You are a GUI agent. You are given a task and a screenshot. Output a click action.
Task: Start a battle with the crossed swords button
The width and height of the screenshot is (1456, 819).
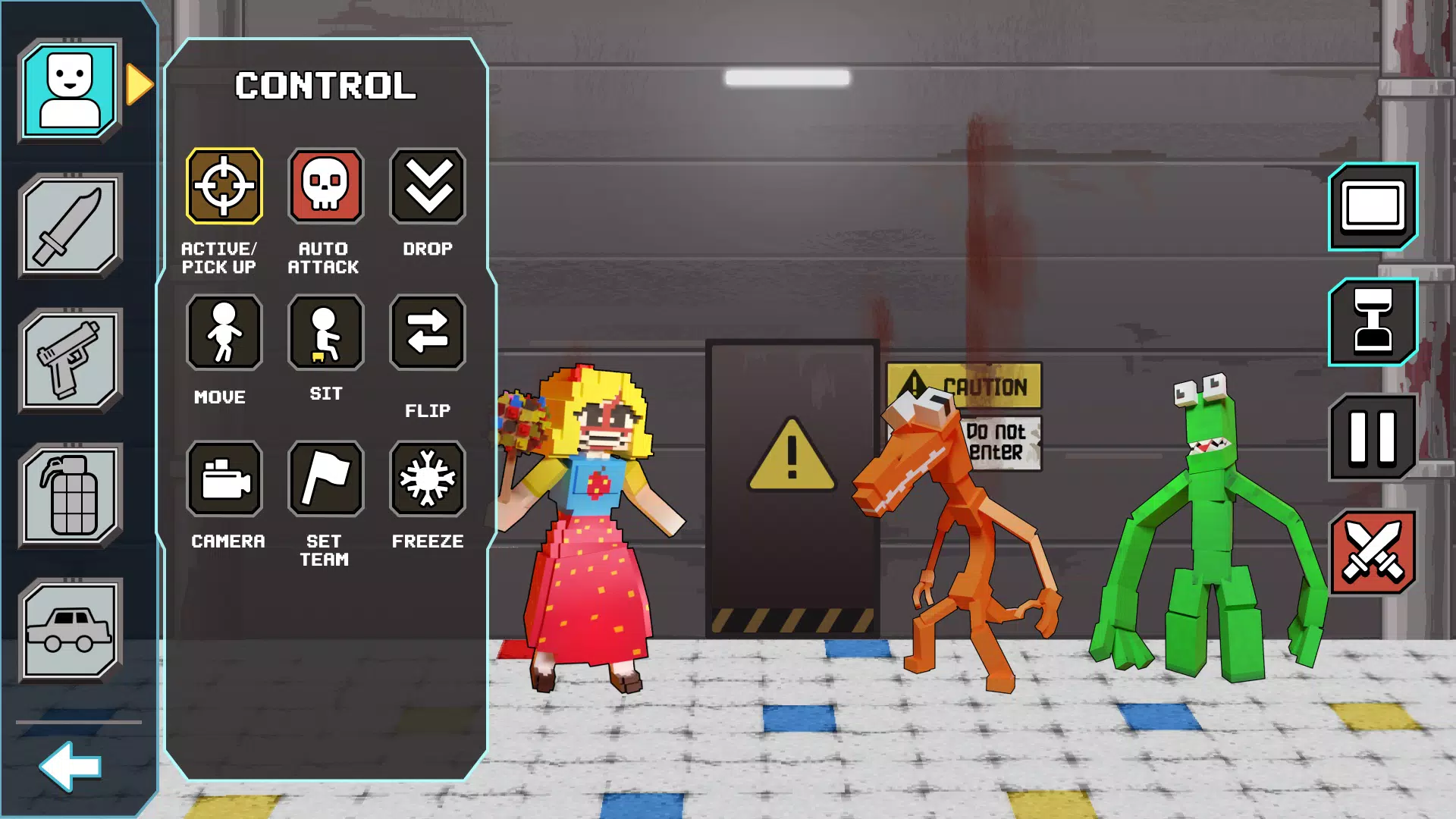[1373, 548]
